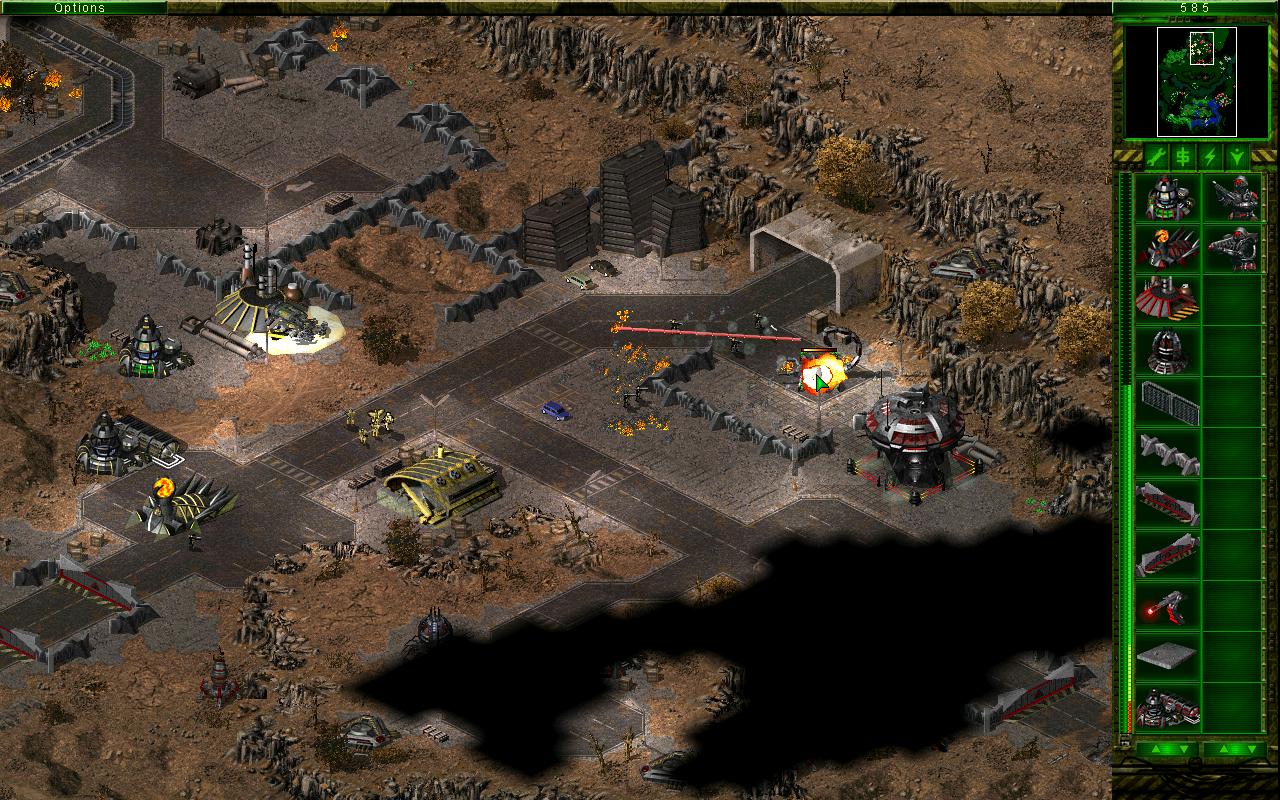Image resolution: width=1280 pixels, height=800 pixels.
Task: Queue the Tiberium refinery with flame
Action: [1167, 250]
